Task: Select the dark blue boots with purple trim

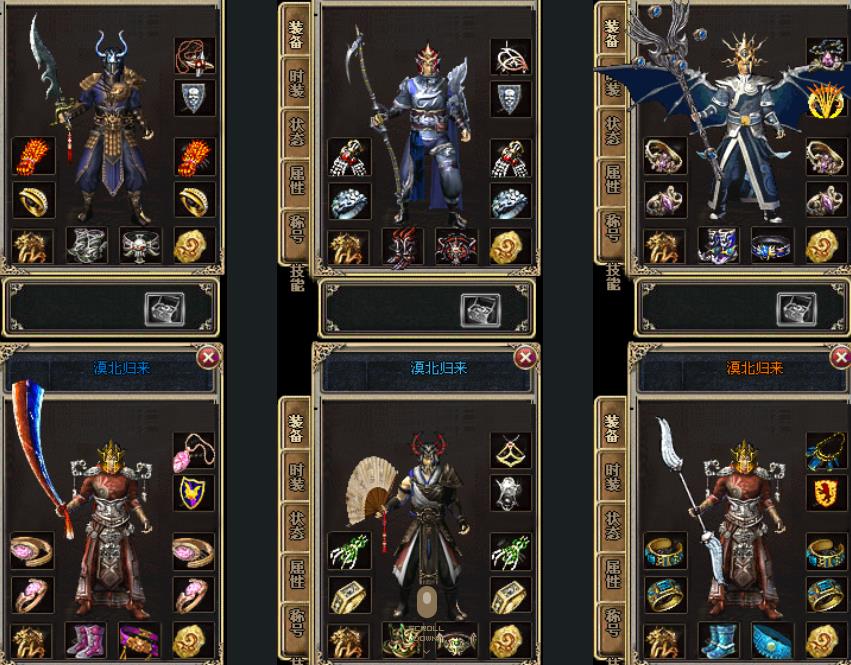Action: 718,246
